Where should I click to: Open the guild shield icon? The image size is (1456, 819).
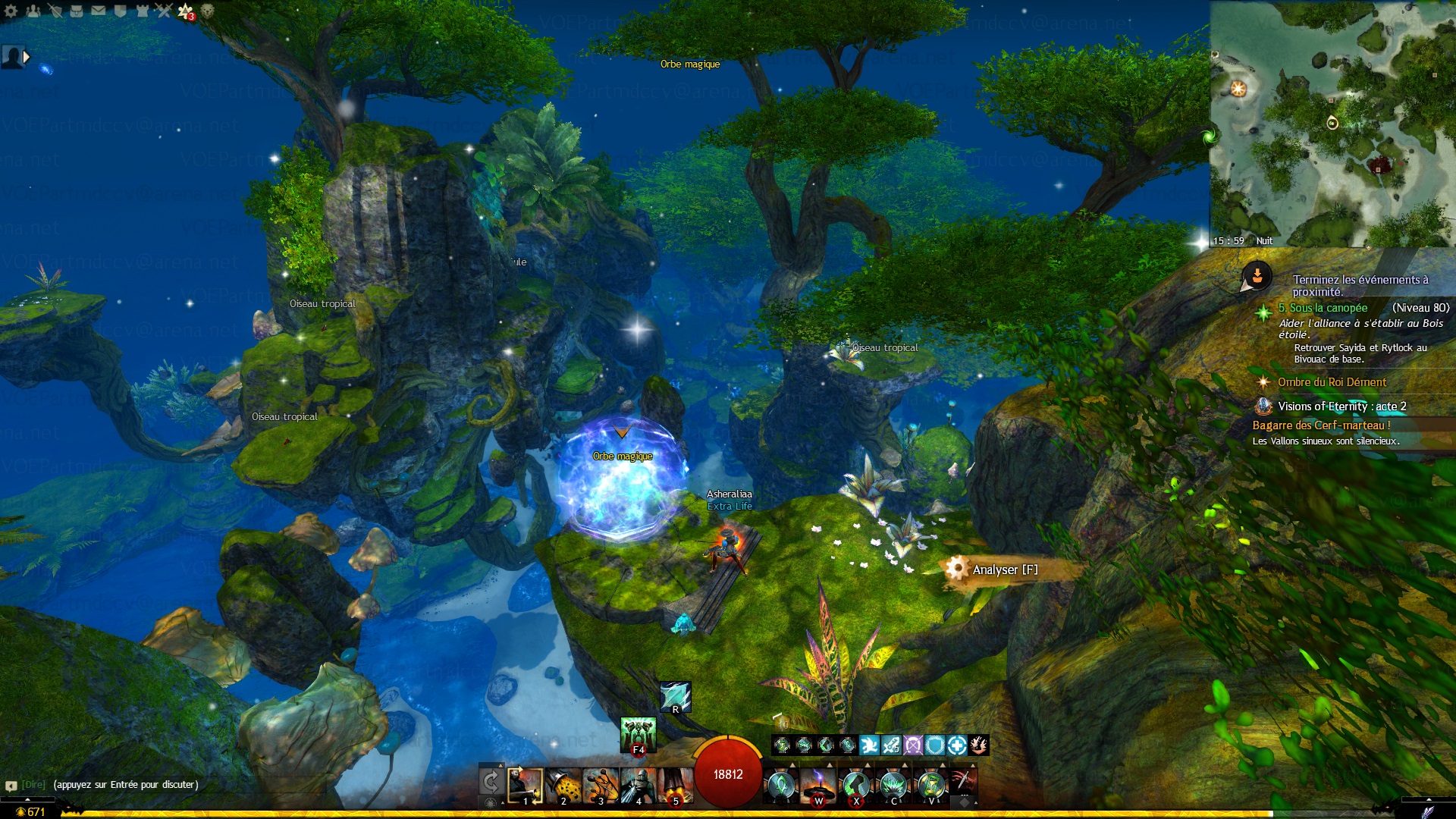(x=120, y=11)
